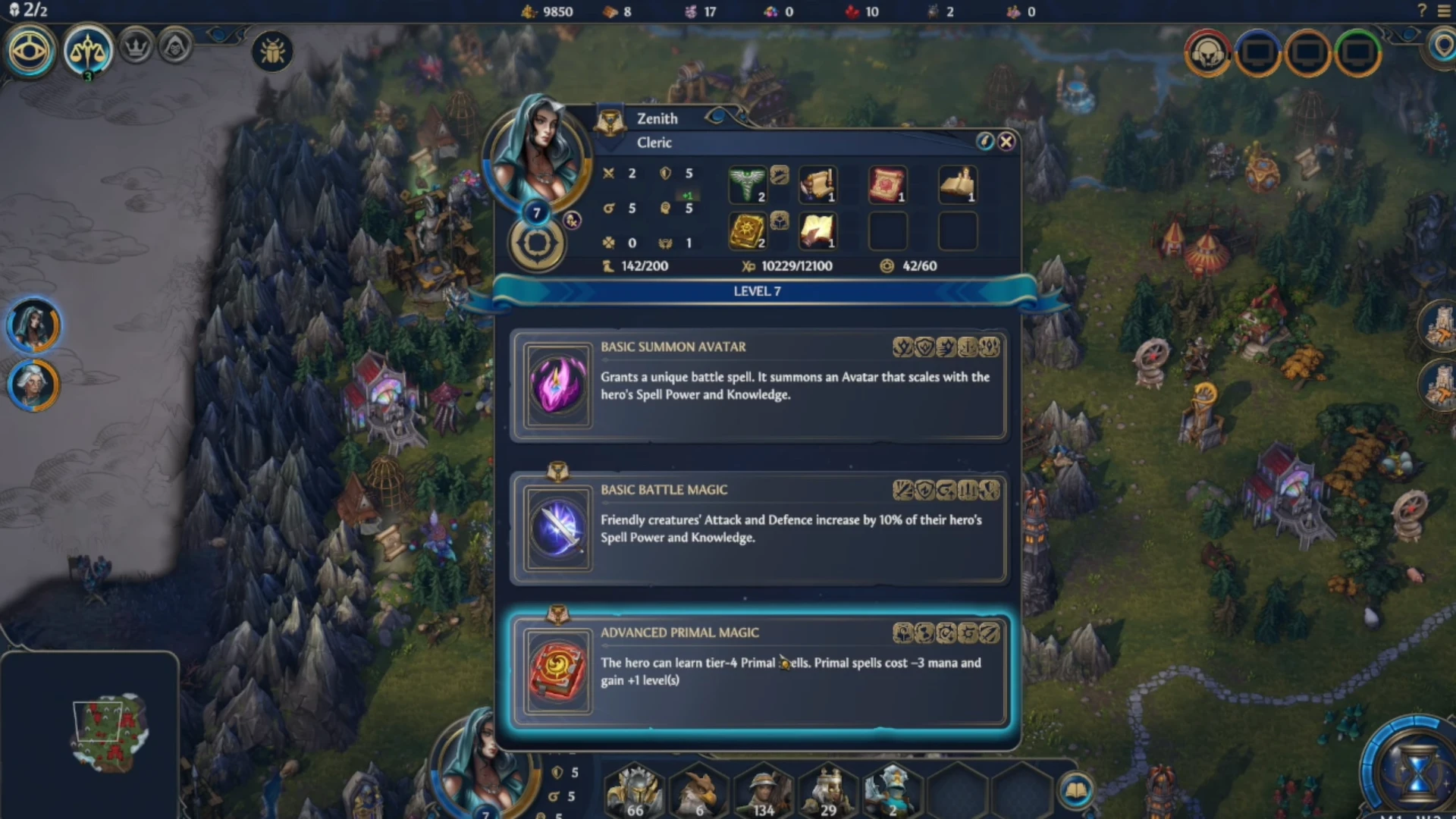Click the crown kingdom overview icon

136,49
